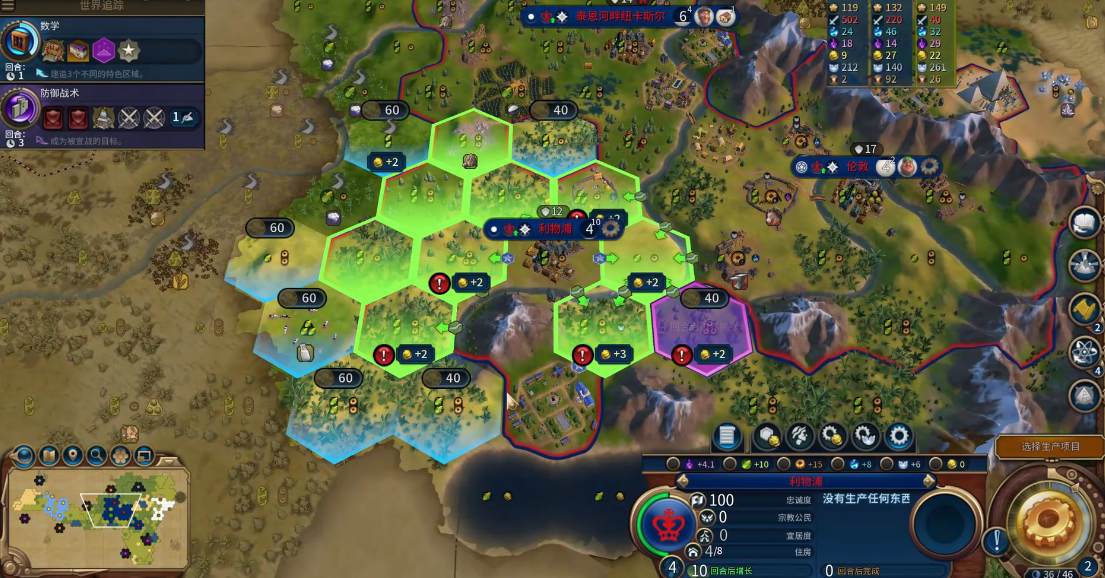Viewport: 1105px width, 578px height.
Task: Open the minimap lens selector button
Action: pyautogui.click(x=23, y=456)
